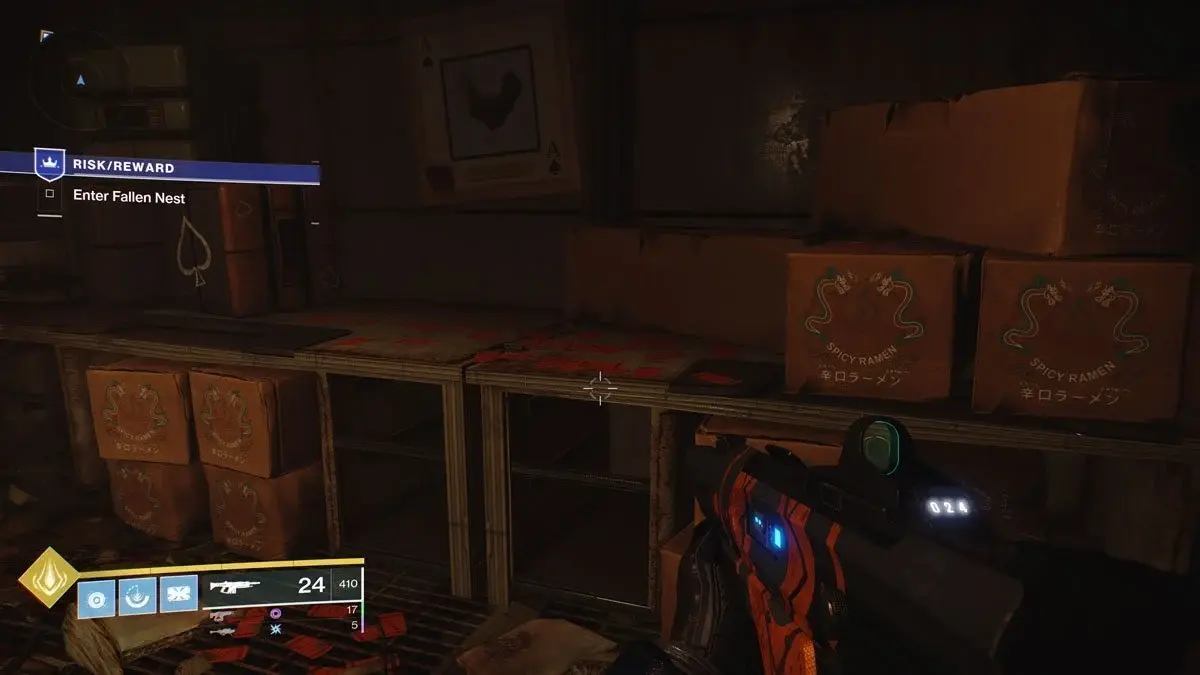This screenshot has width=1200, height=675.
Task: Select the crown shield quest emblem
Action: [x=49, y=164]
